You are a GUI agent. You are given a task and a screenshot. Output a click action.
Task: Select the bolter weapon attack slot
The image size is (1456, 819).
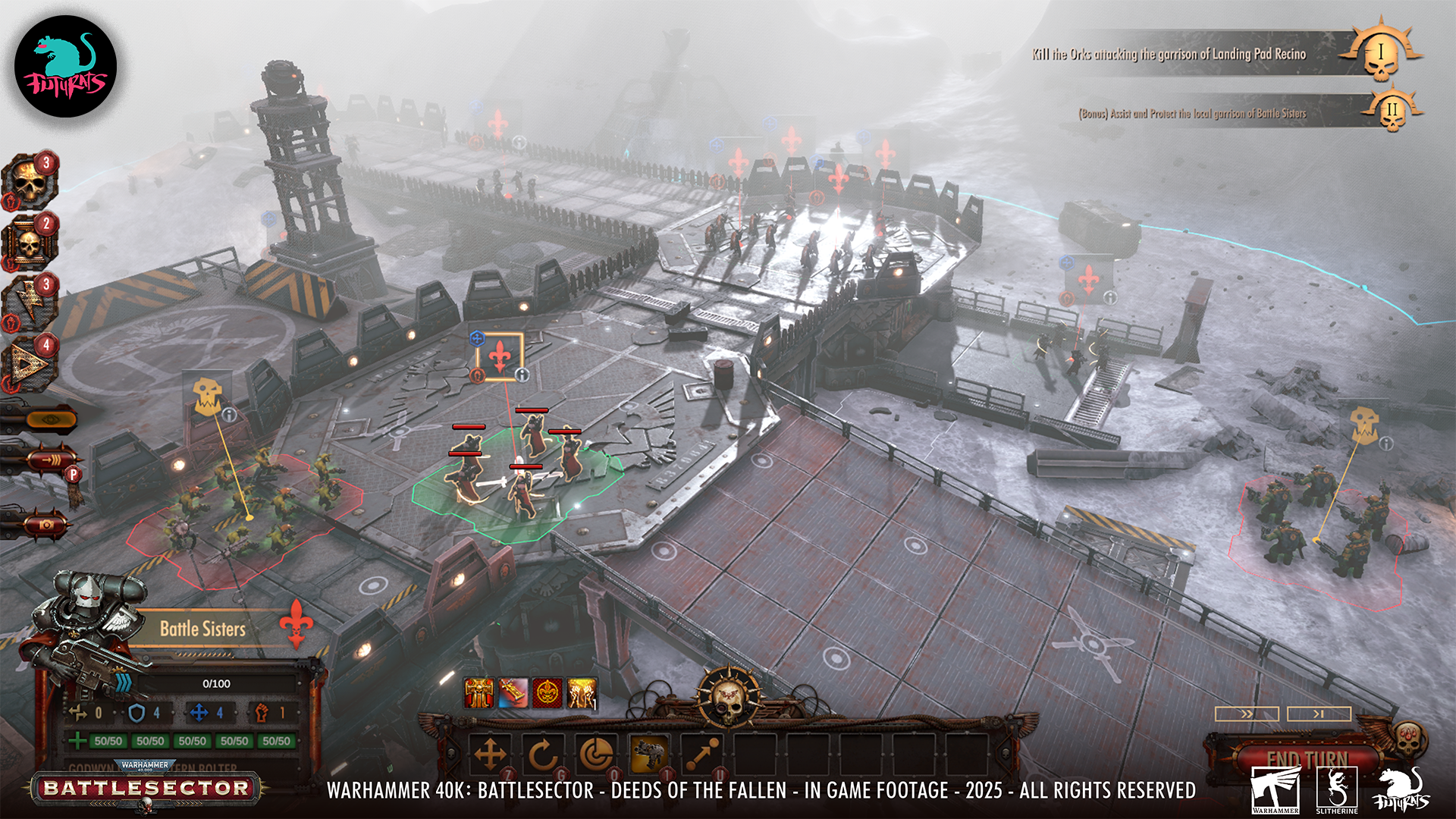click(x=649, y=755)
